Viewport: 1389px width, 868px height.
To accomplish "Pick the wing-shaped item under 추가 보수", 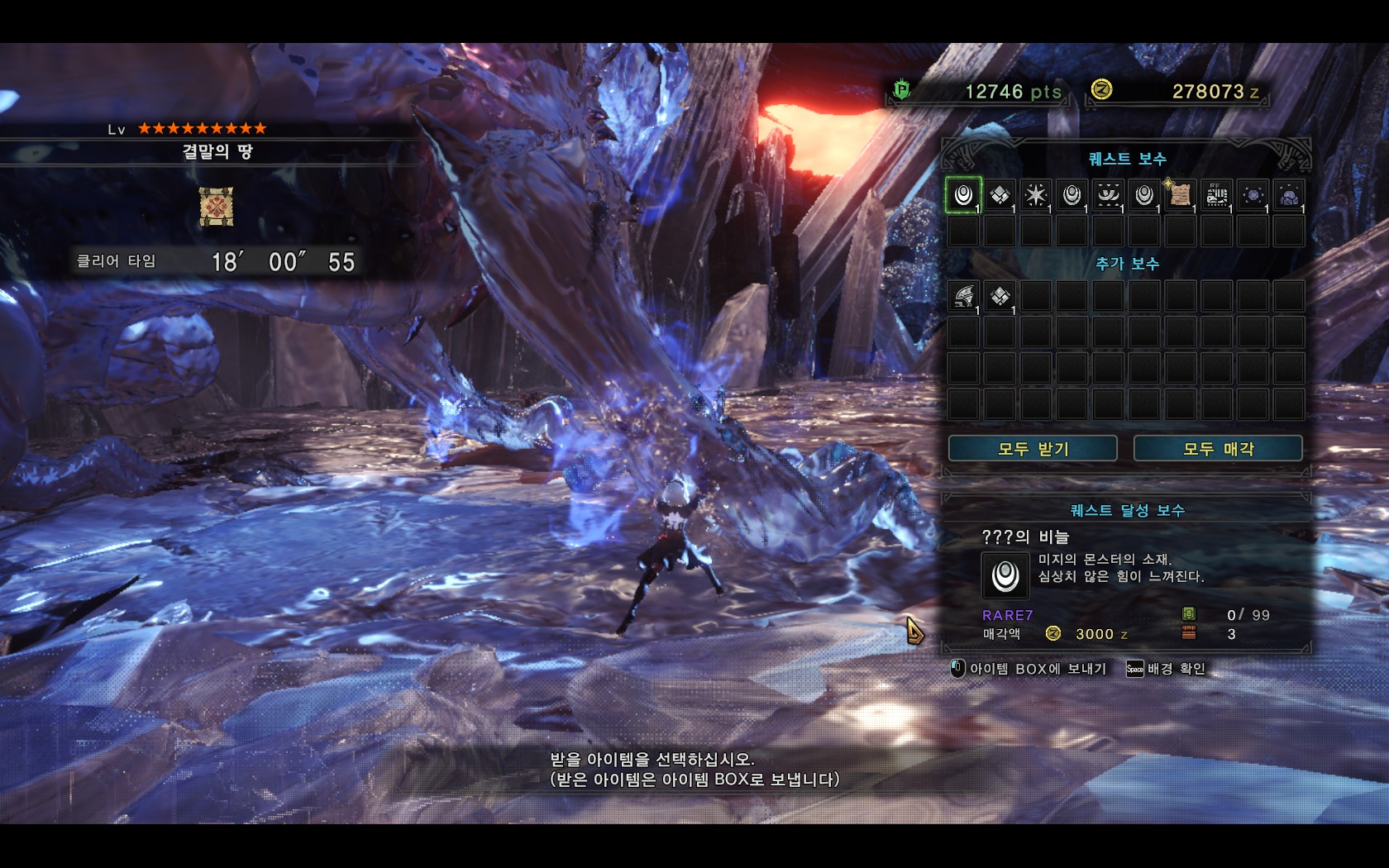I will click(x=963, y=296).
